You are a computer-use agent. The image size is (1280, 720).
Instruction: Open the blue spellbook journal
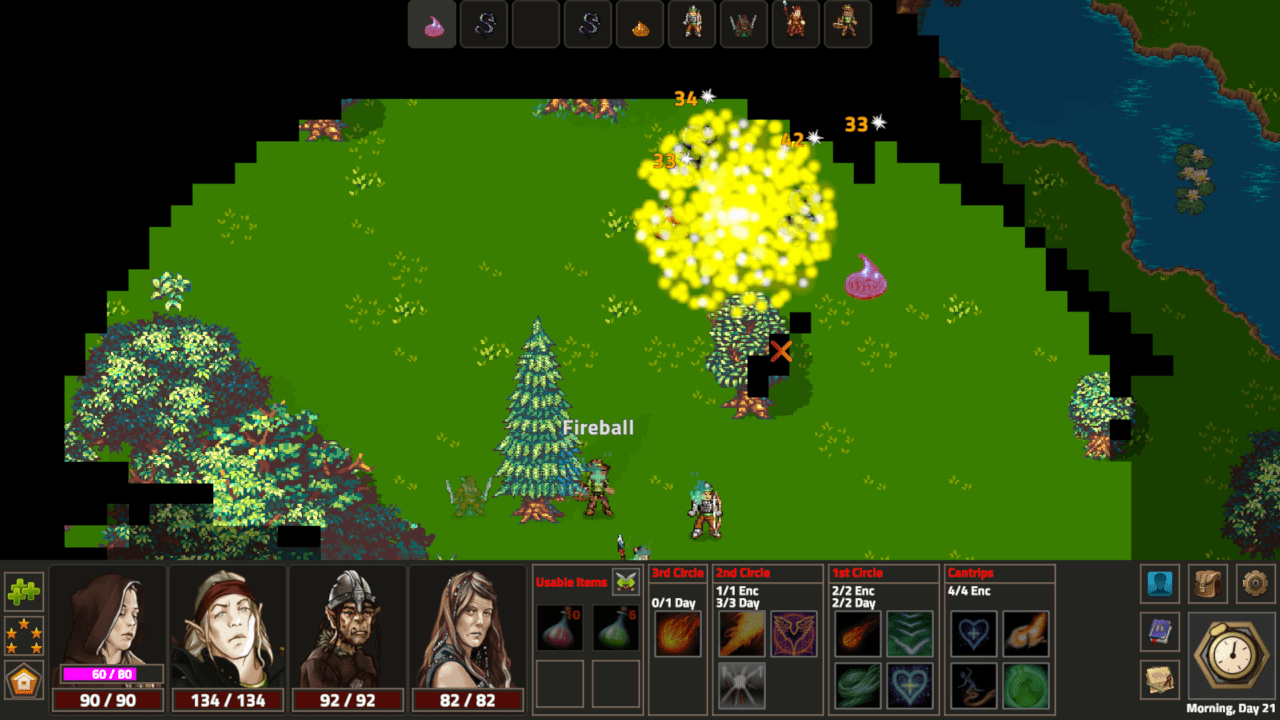click(1159, 634)
